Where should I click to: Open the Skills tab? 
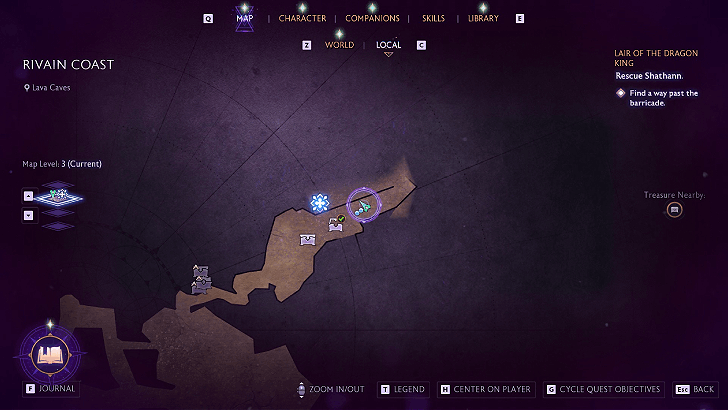433,18
